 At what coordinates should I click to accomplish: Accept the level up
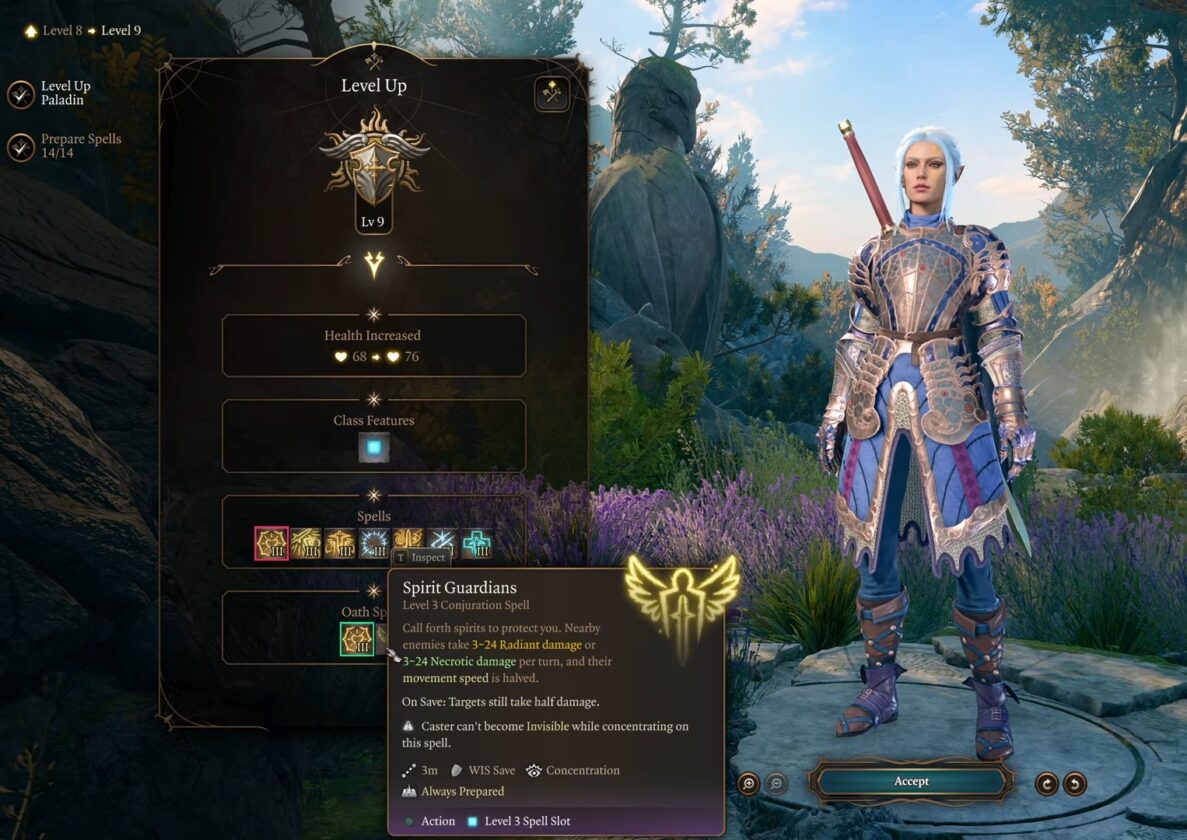coord(911,781)
